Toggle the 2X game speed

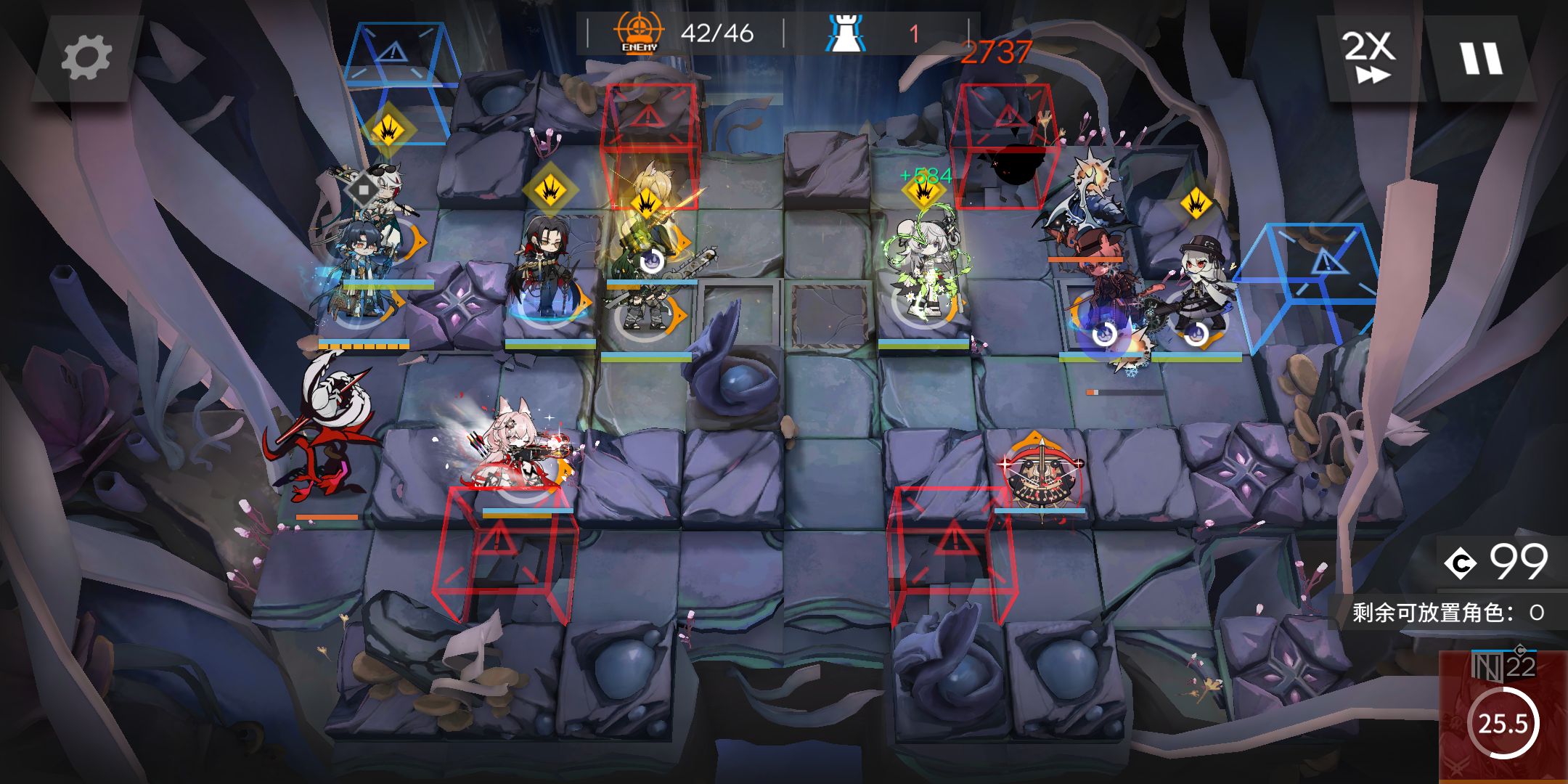(1368, 58)
